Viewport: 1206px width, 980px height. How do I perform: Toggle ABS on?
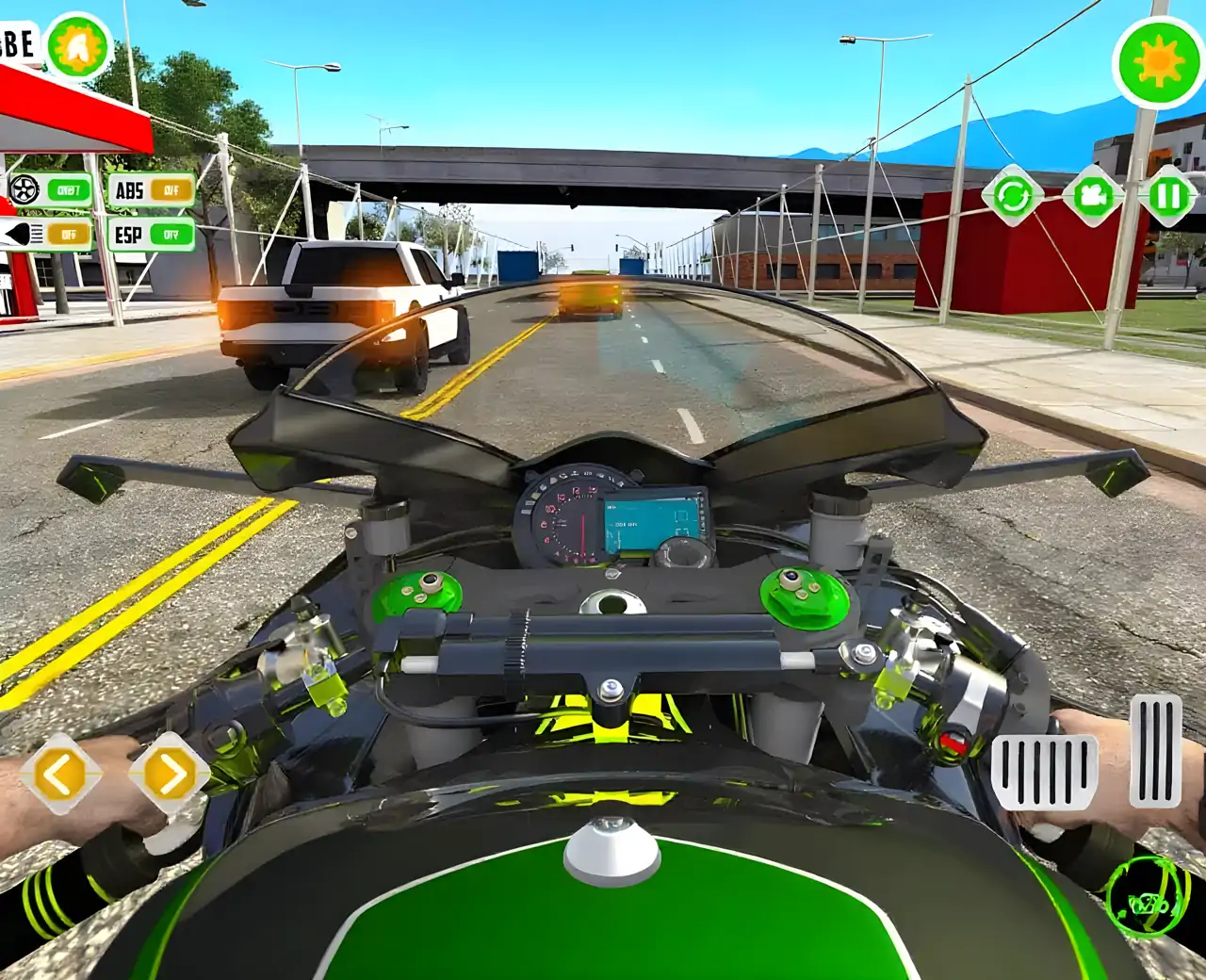click(x=172, y=191)
